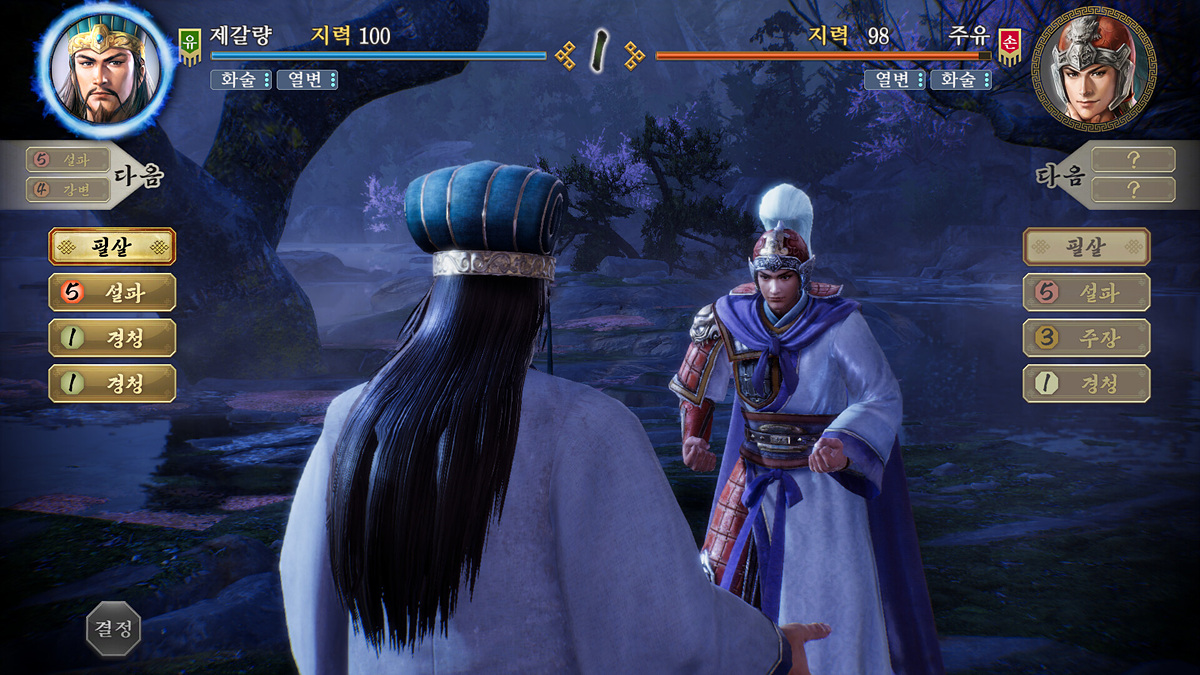Screen dimensions: 1200x675
Task: Inspect 주유's 주장 card numbered 3
Action: (1086, 338)
